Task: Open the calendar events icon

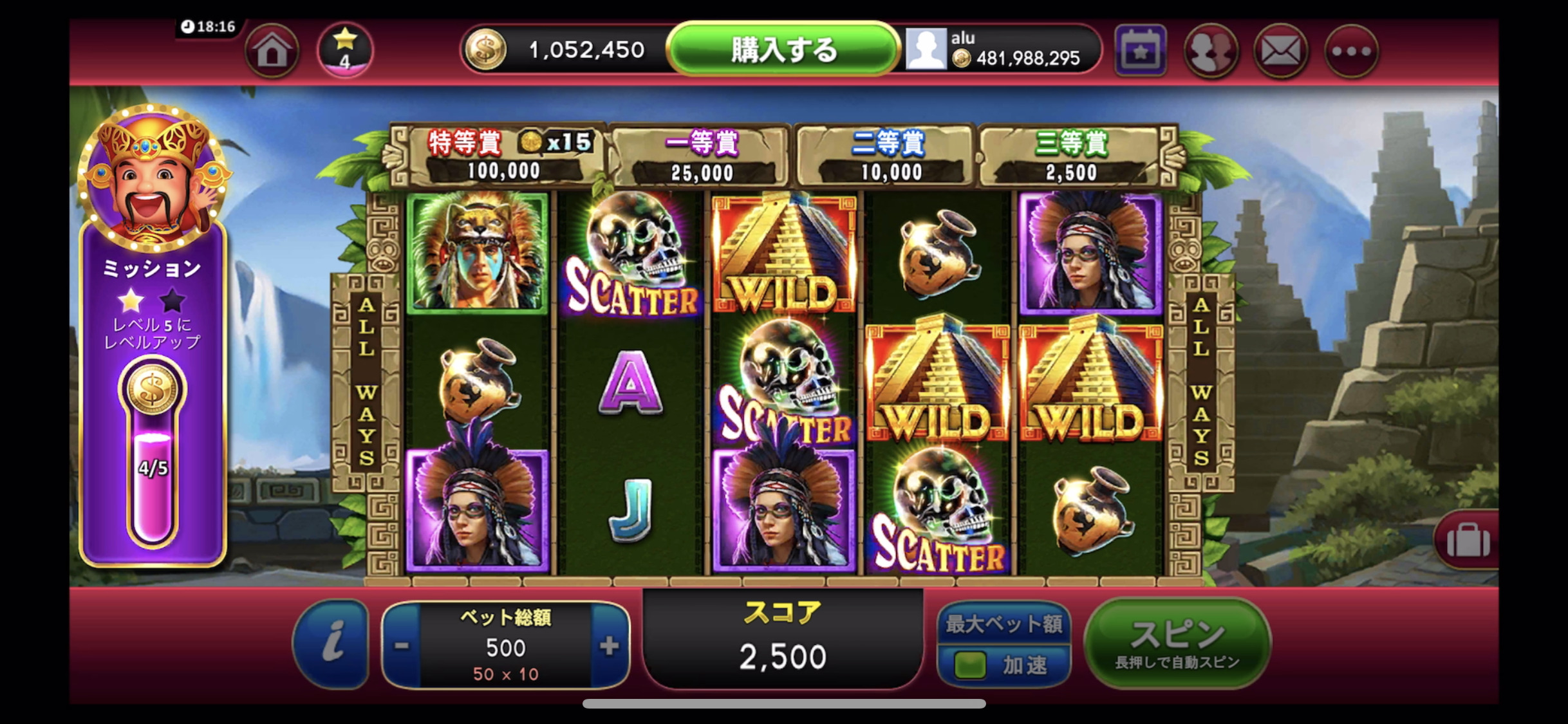Action: click(x=1140, y=51)
